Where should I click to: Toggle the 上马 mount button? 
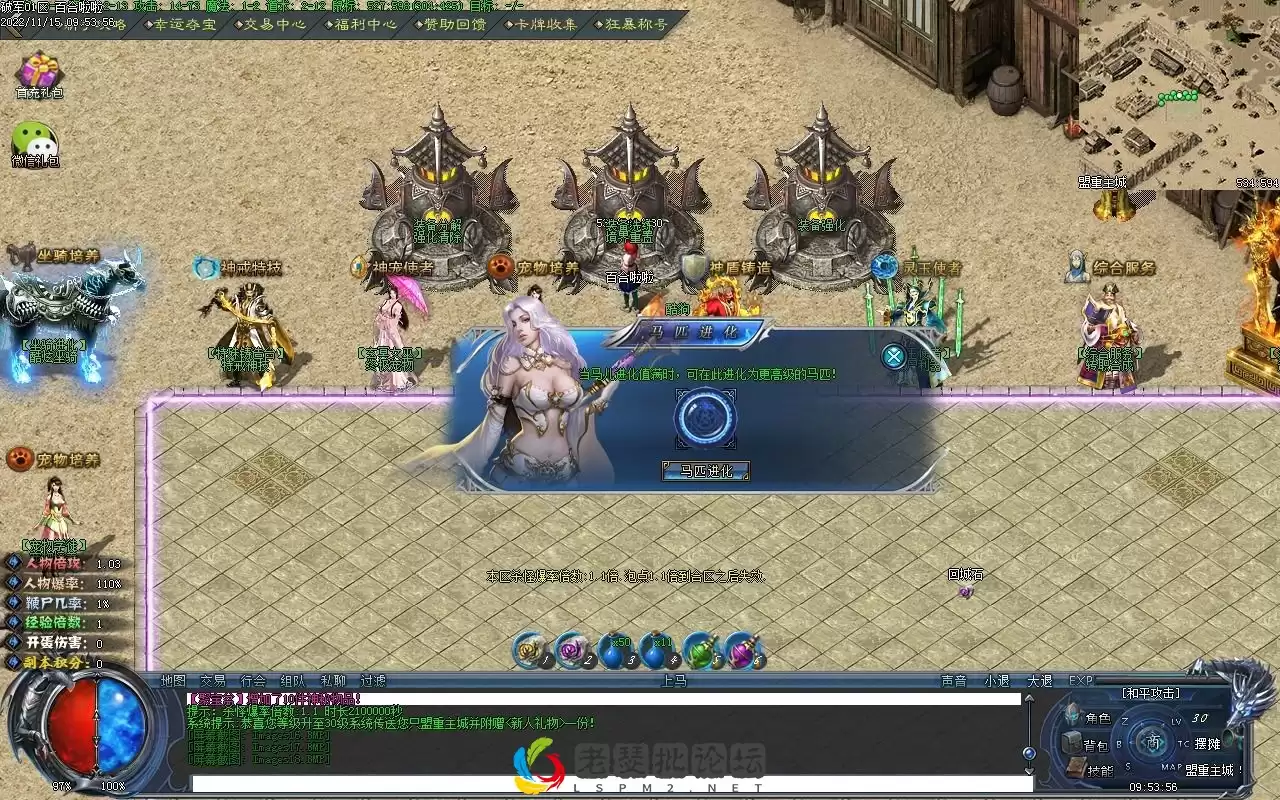coord(675,681)
